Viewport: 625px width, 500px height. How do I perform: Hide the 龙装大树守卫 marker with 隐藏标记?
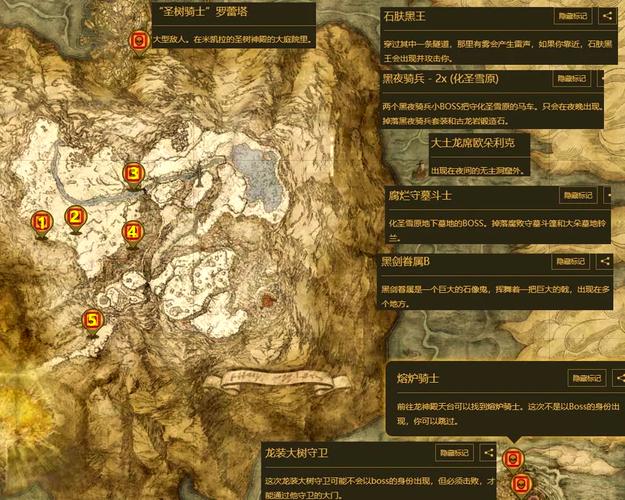coord(454,453)
